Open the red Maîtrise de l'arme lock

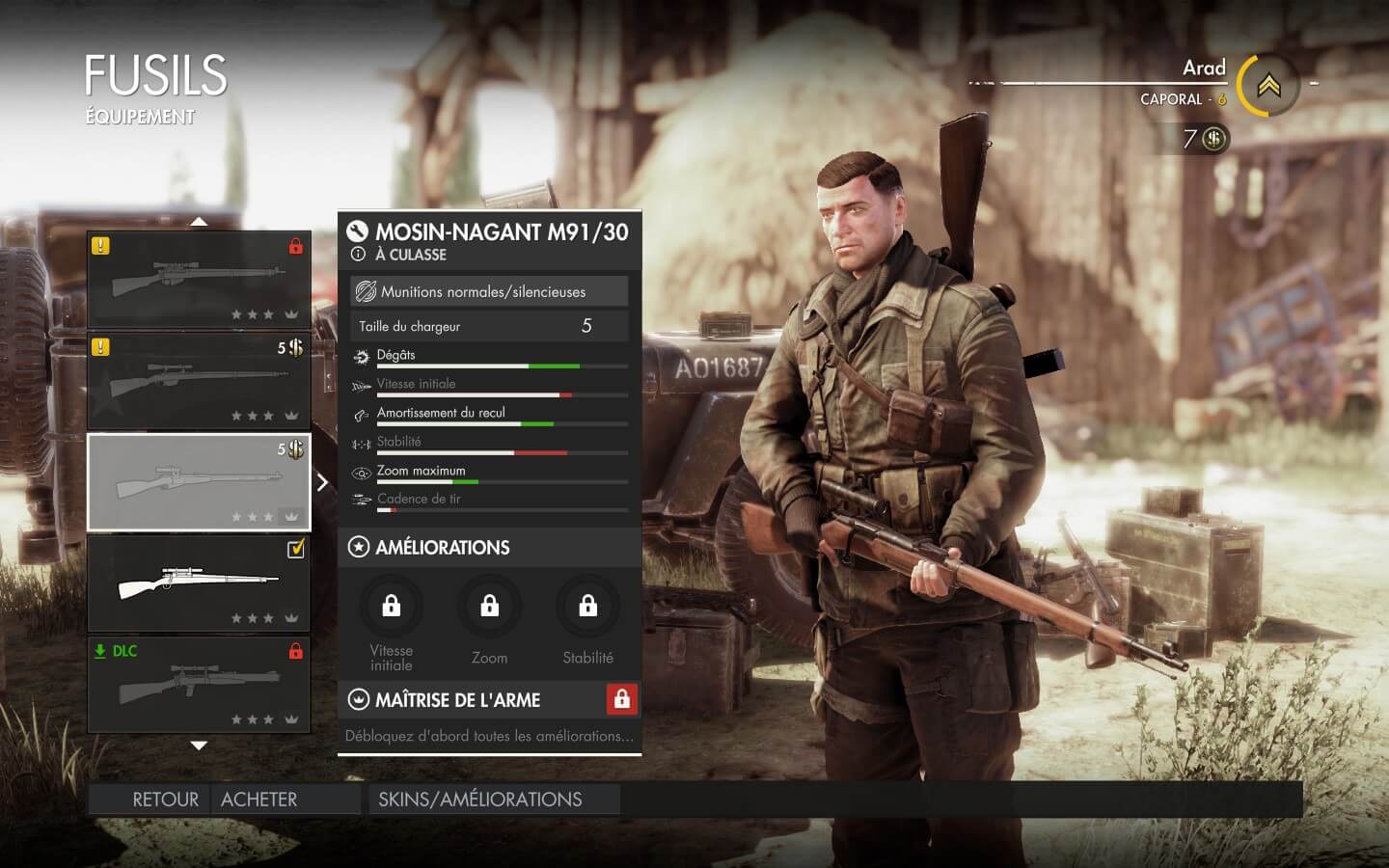(621, 699)
